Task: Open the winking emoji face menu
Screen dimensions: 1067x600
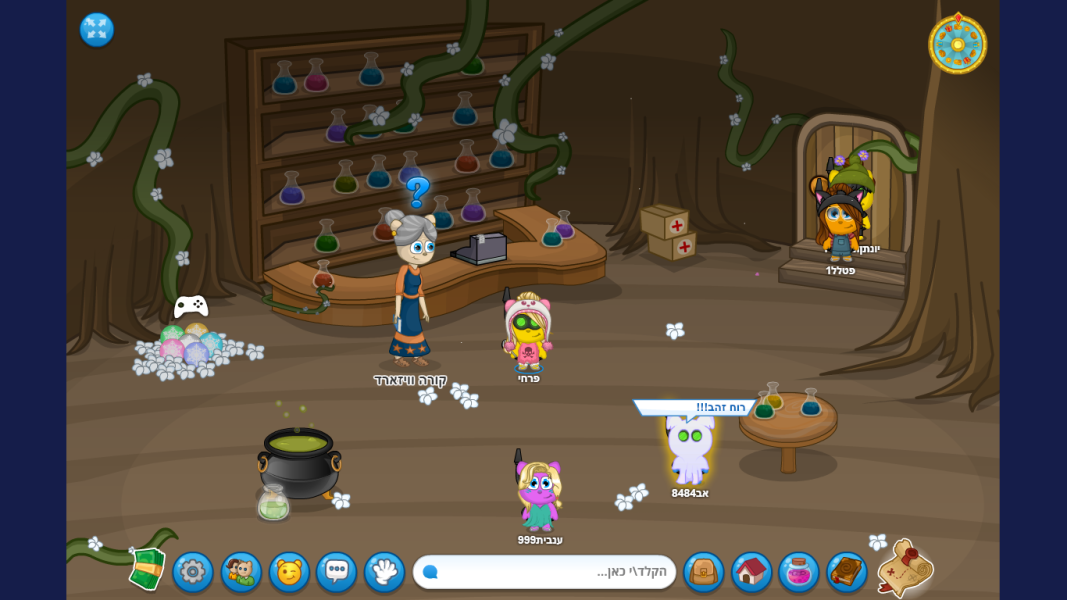Action: [289, 572]
